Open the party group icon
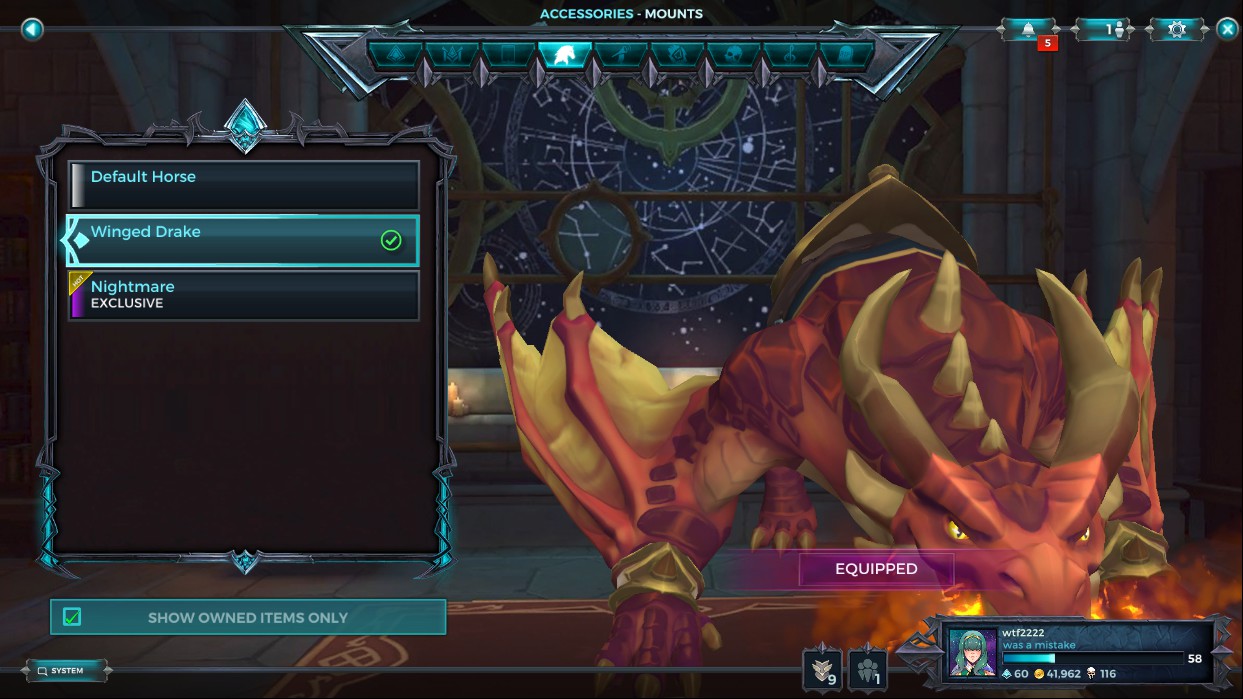This screenshot has height=699, width=1243. coord(867,668)
